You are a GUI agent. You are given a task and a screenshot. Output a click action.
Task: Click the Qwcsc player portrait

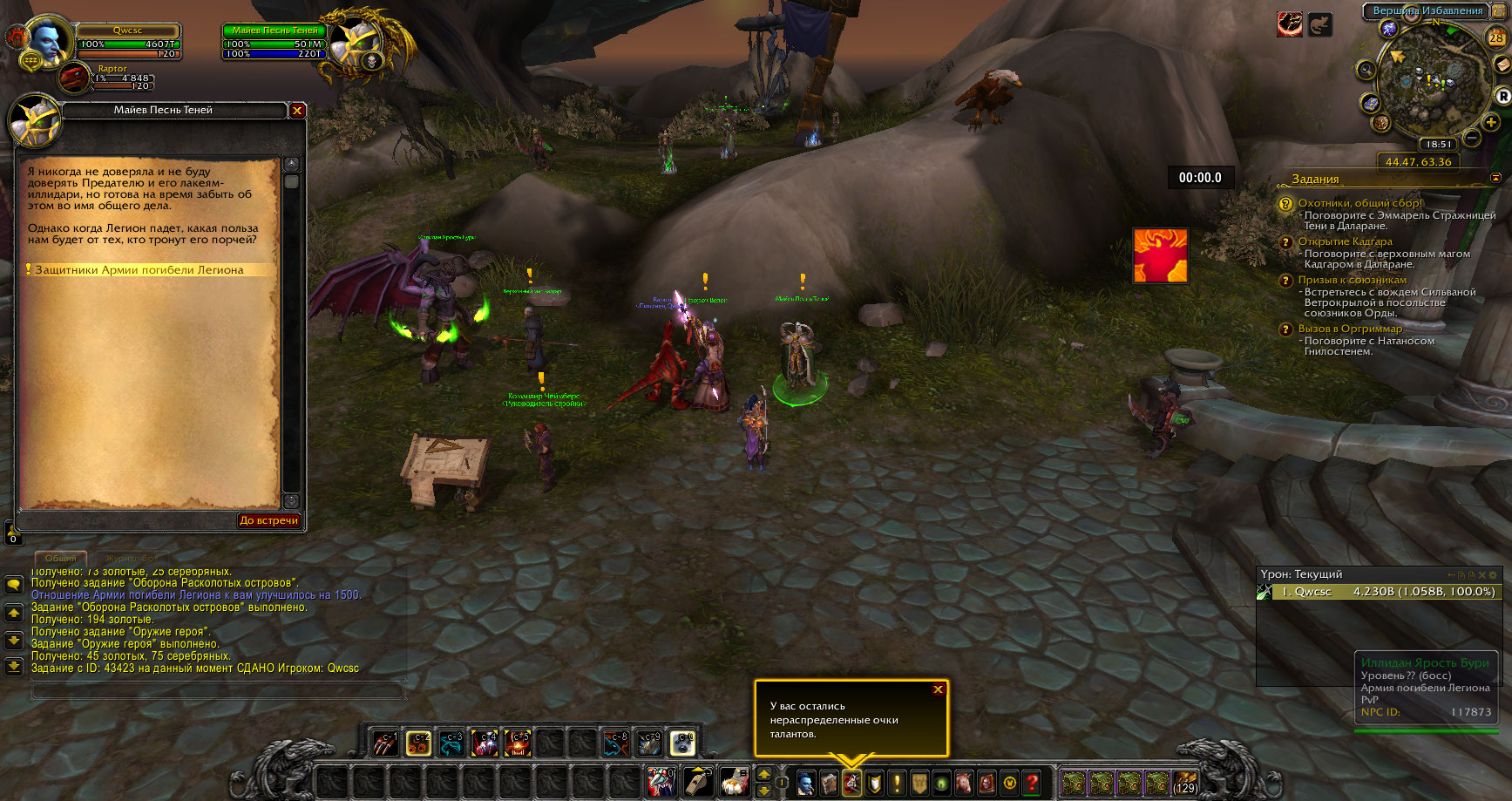47,40
